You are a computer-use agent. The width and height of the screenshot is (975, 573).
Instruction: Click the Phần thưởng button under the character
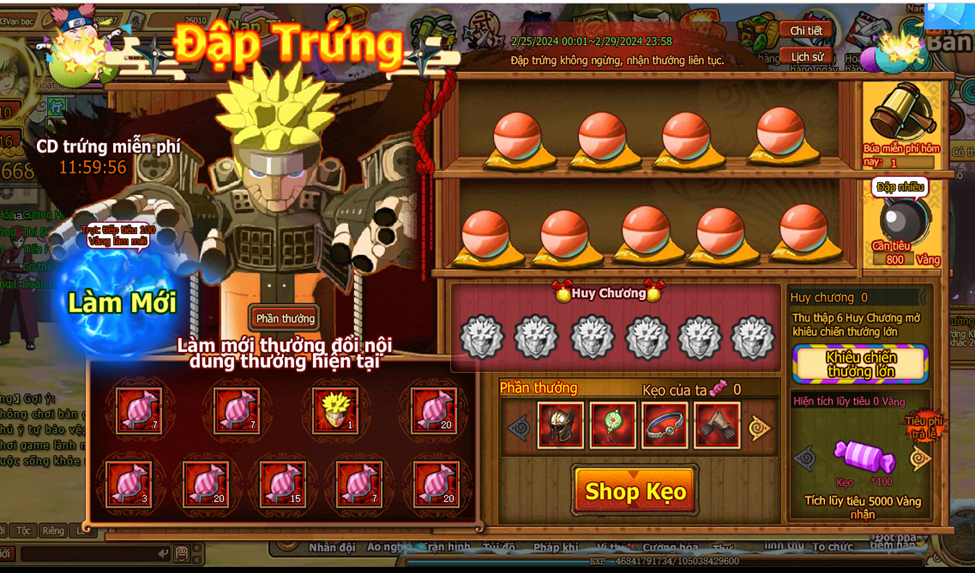(x=285, y=318)
